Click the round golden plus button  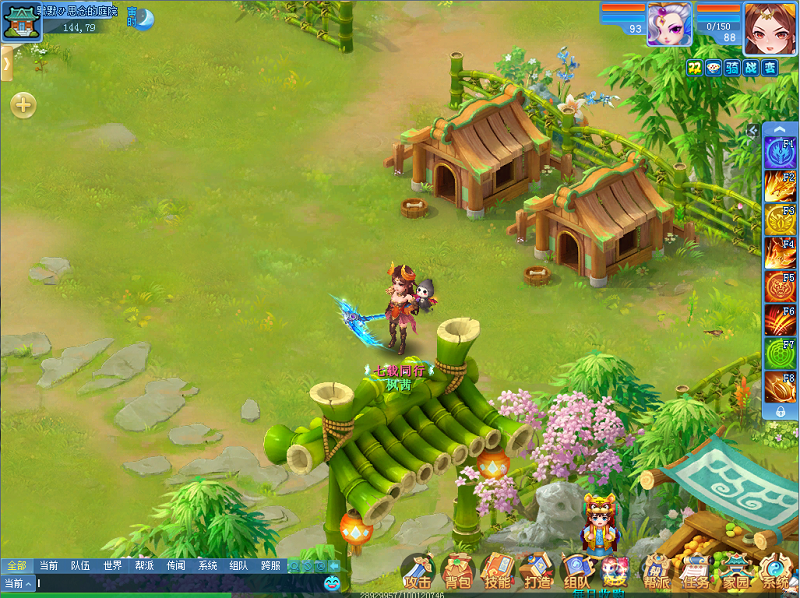tap(23, 105)
